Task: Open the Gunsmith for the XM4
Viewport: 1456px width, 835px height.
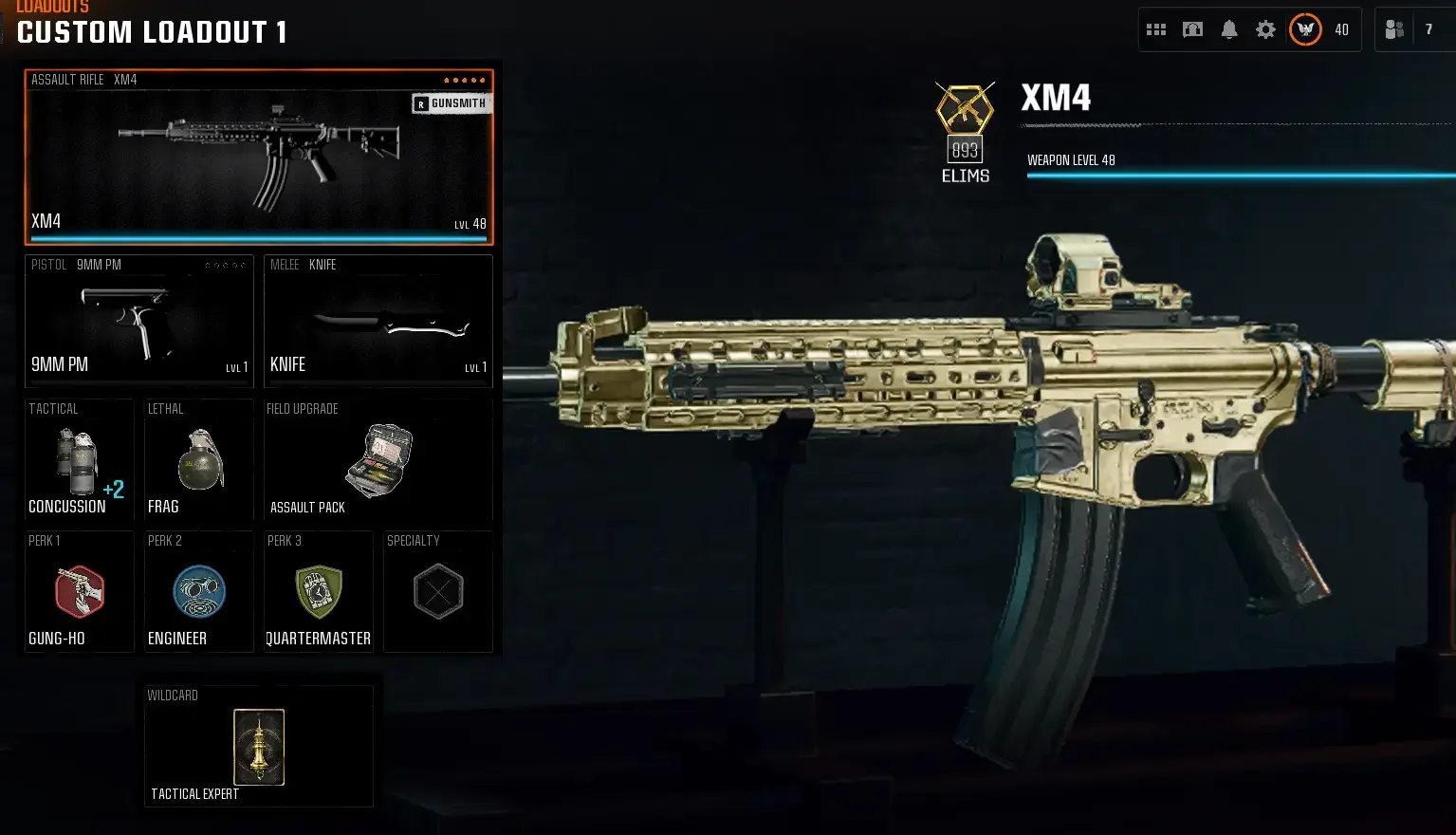Action: click(x=452, y=102)
